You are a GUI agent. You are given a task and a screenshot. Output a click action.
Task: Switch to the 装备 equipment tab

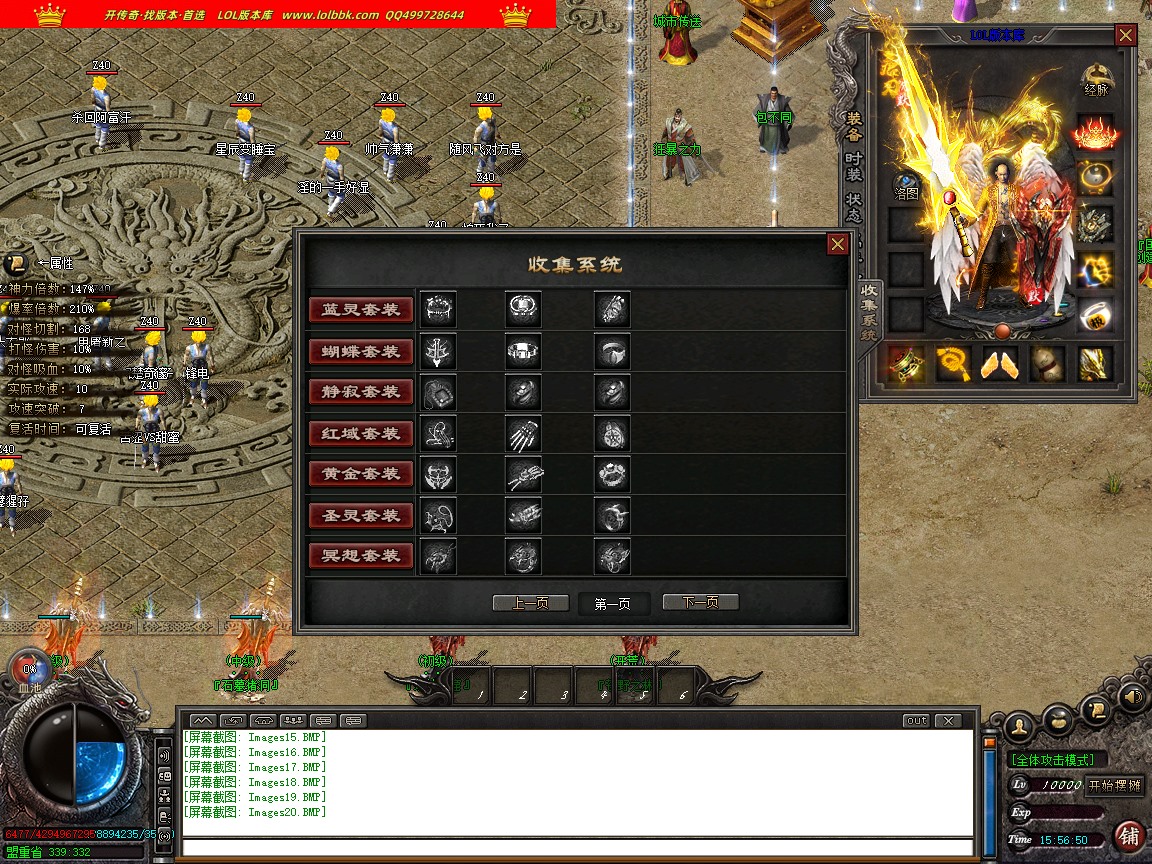(x=854, y=126)
